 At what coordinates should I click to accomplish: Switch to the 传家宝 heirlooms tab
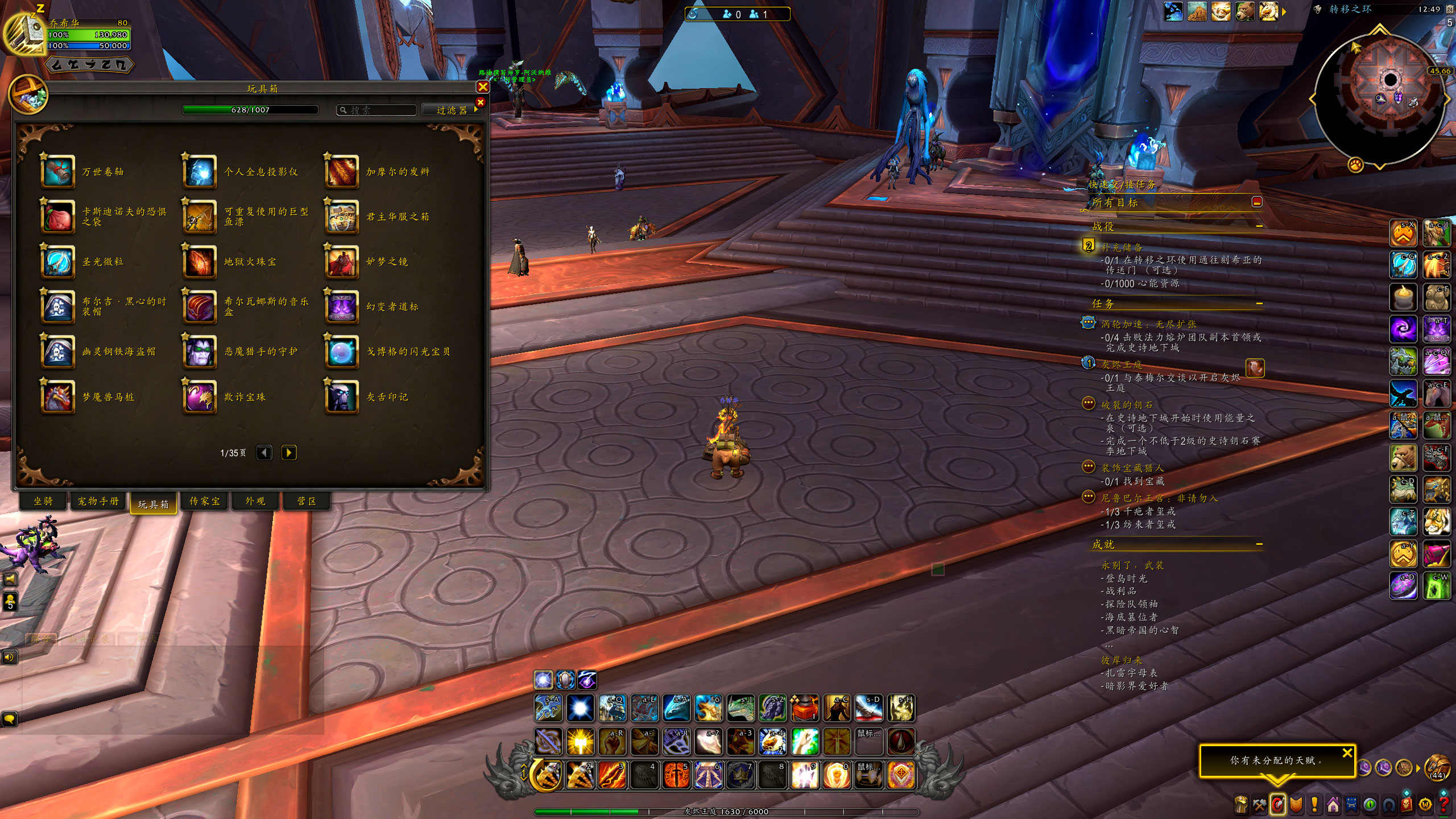coord(204,501)
